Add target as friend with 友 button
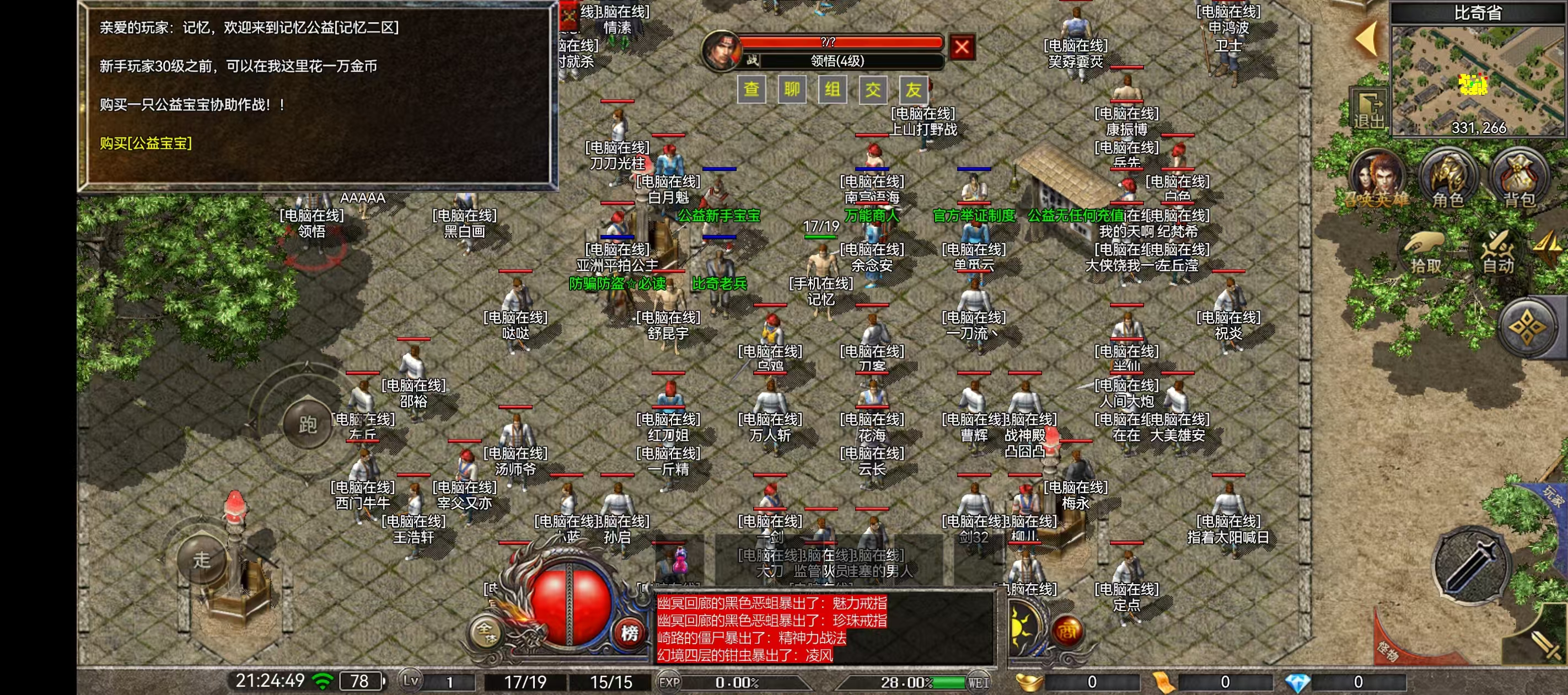This screenshot has width=1568, height=695. [x=913, y=89]
